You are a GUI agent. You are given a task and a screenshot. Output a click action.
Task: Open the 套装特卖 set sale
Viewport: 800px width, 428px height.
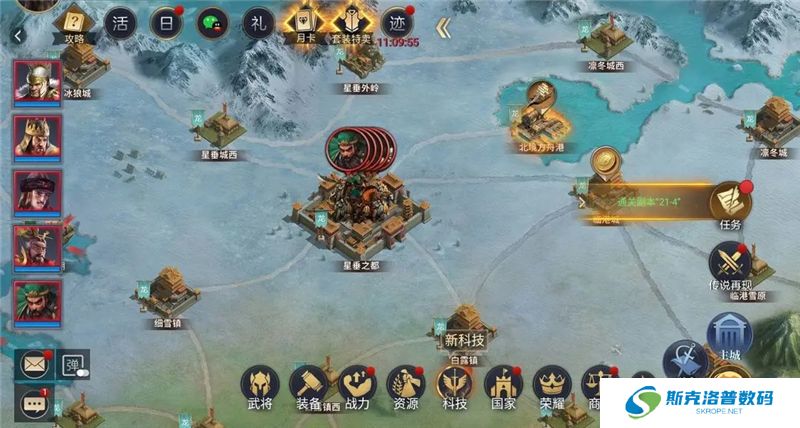(x=352, y=21)
